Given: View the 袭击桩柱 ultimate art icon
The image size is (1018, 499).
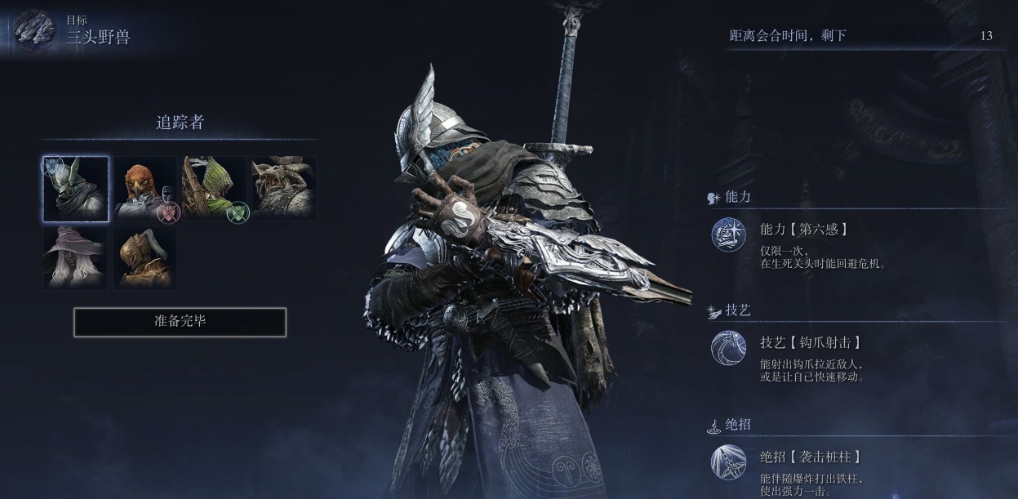Looking at the screenshot, I should (728, 462).
